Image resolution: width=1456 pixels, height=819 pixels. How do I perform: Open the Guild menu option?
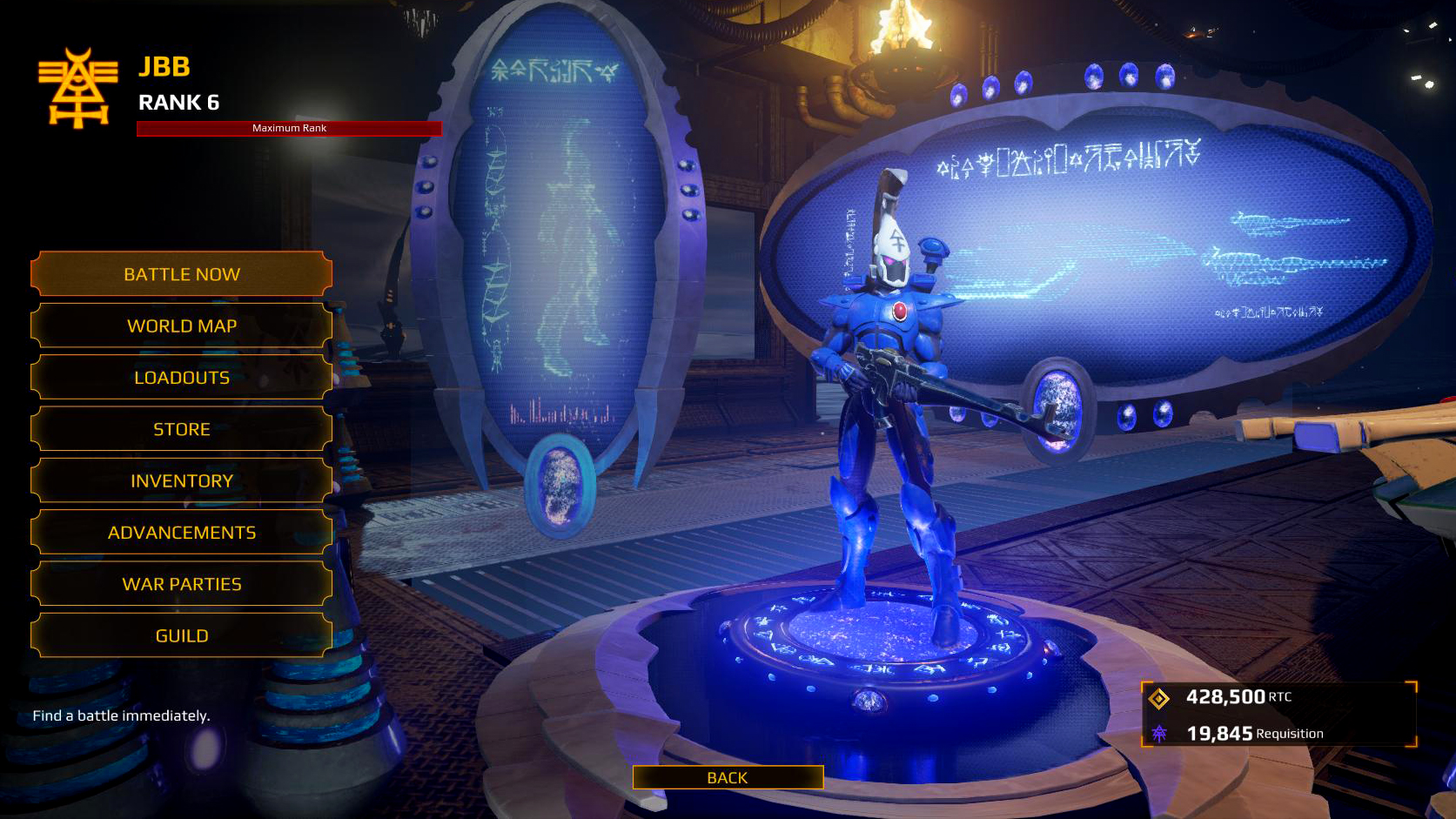pos(181,635)
